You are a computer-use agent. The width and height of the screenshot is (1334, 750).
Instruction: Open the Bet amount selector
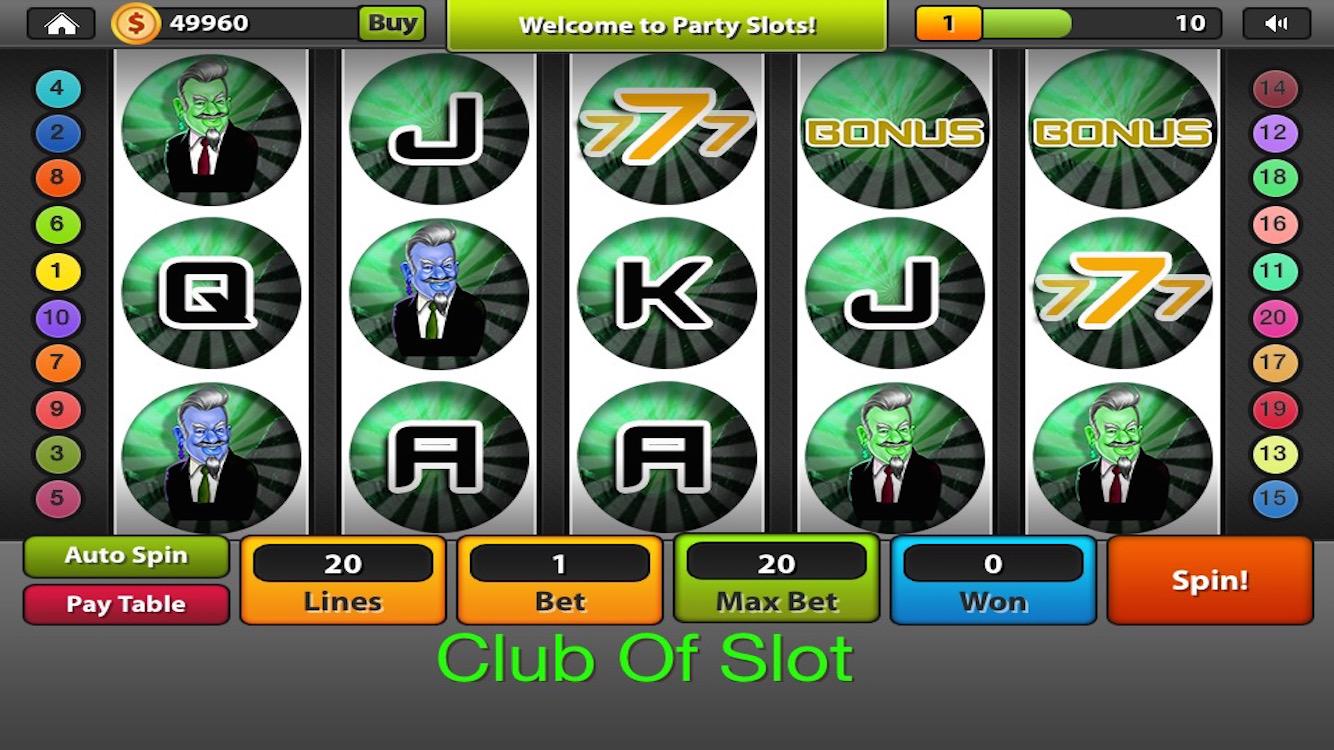pyautogui.click(x=559, y=580)
